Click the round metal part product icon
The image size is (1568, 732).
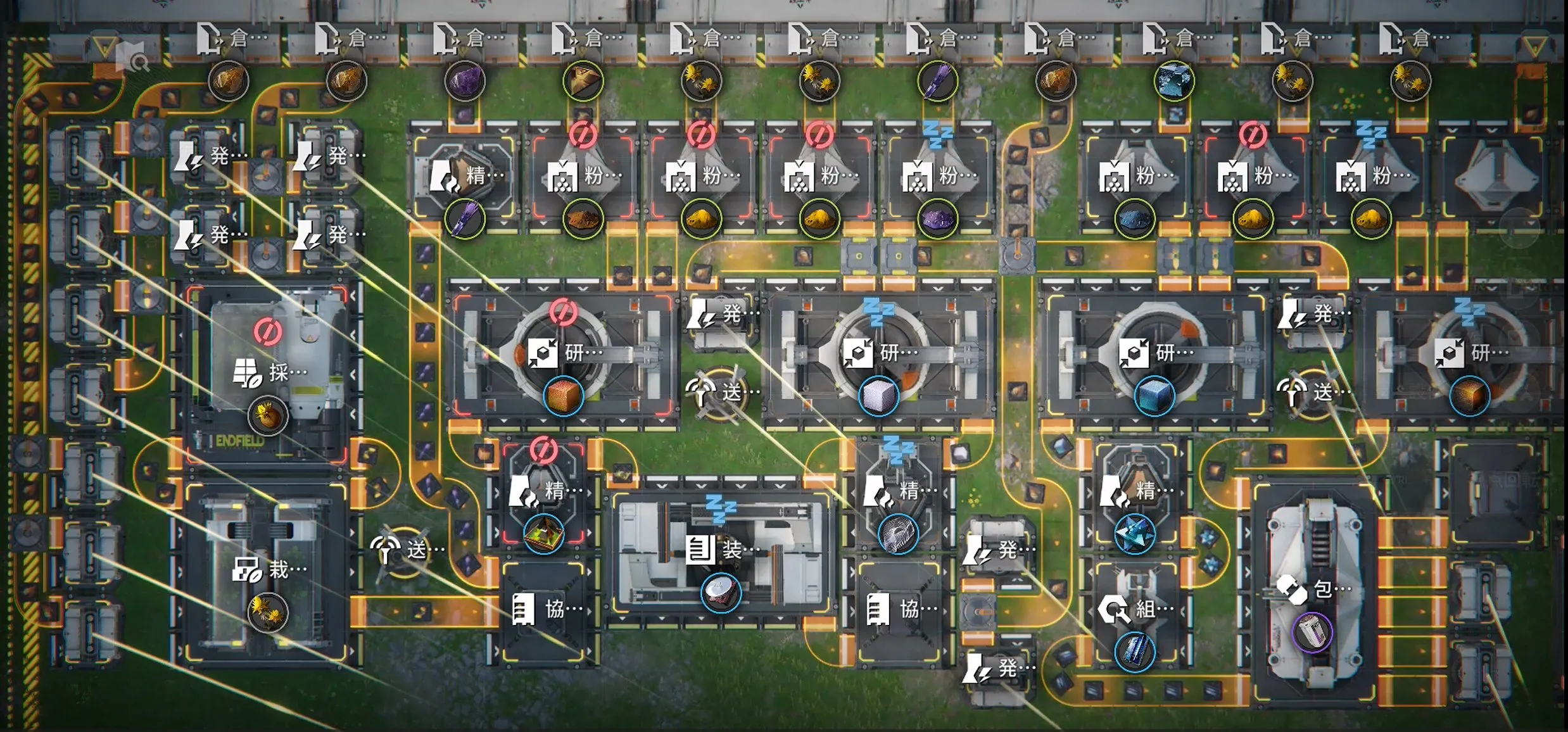(721, 593)
